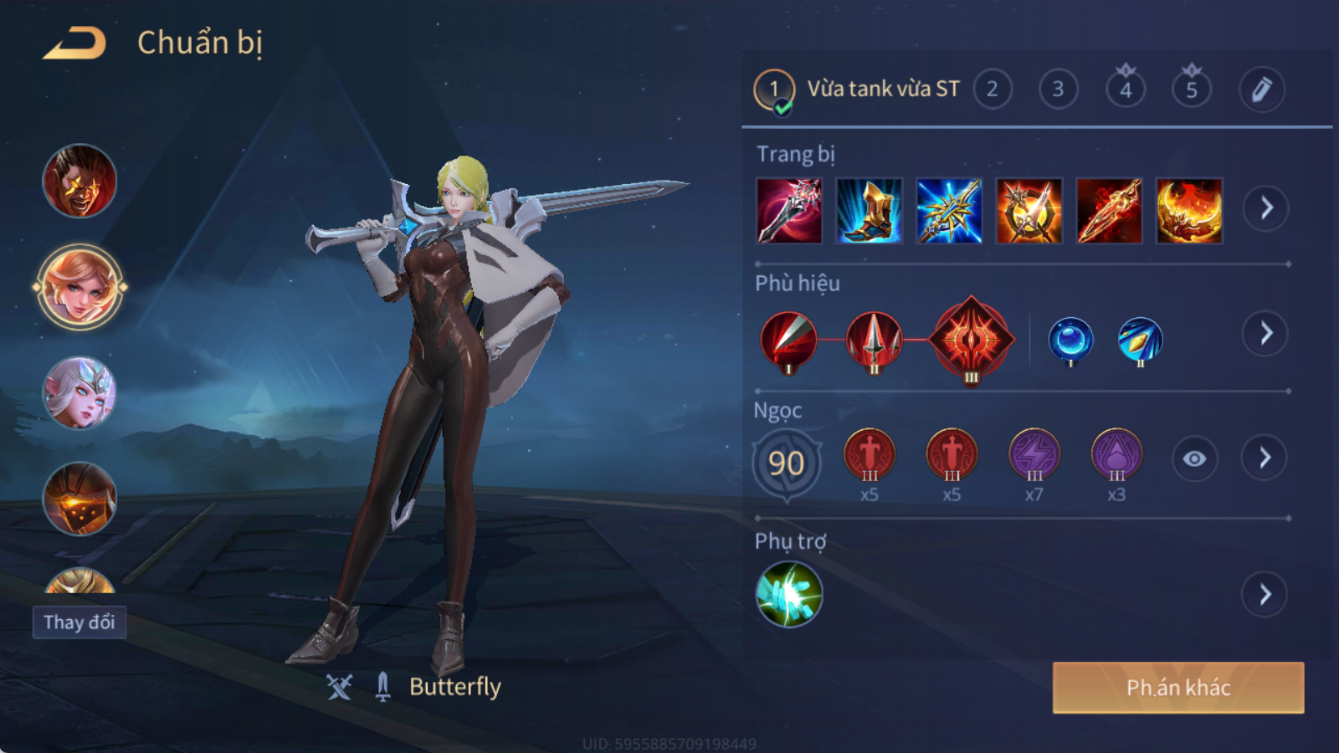This screenshot has height=753, width=1339.
Task: Expand the Trang bị equipment arrow
Action: 1265,209
